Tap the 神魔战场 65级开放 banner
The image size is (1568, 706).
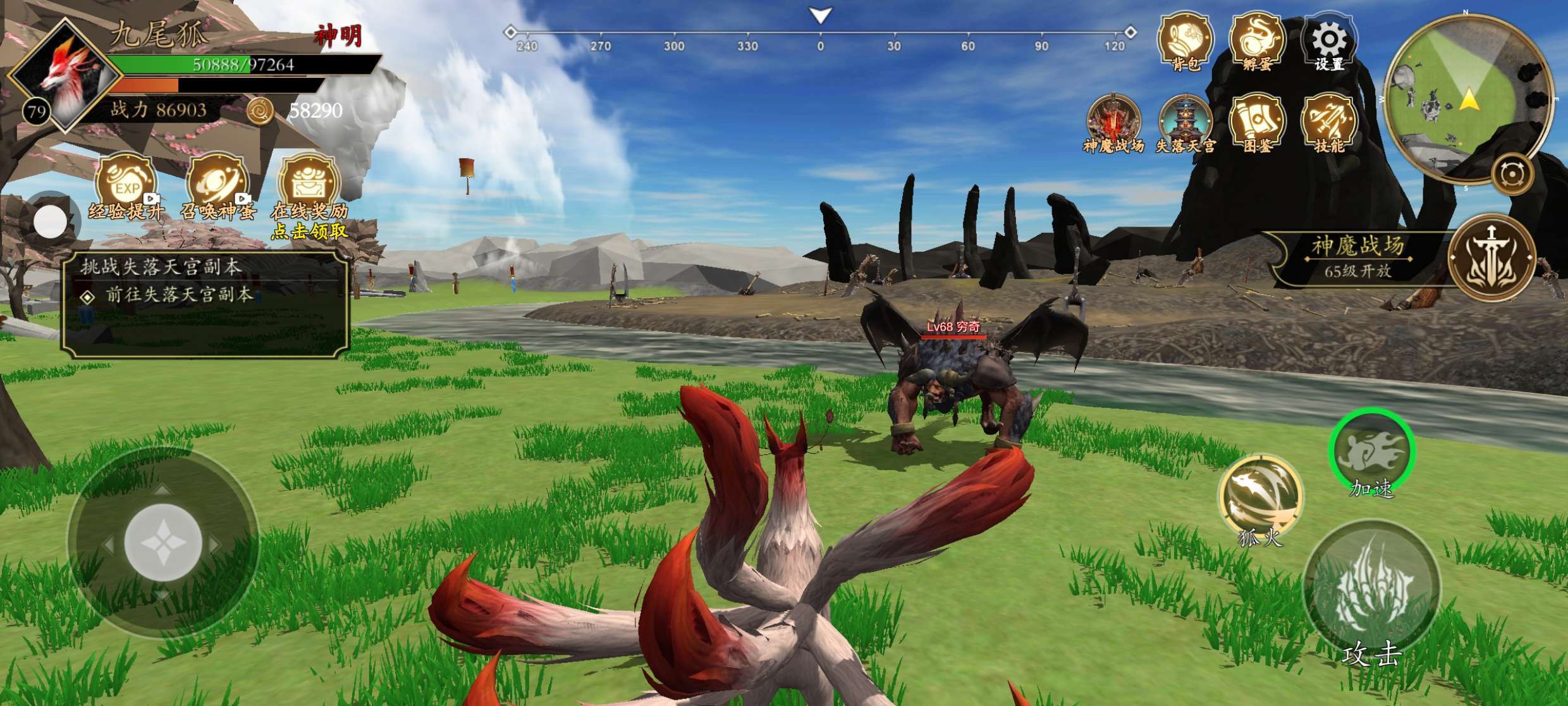(x=1358, y=256)
